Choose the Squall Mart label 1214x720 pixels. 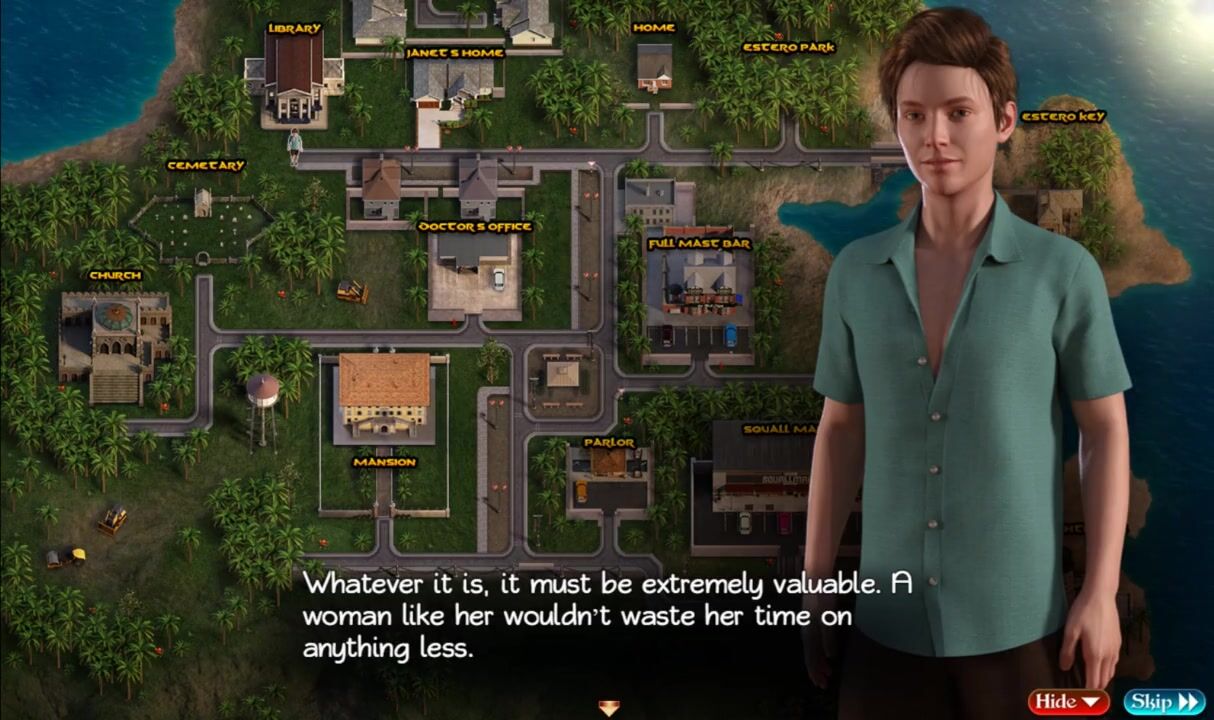[x=780, y=429]
